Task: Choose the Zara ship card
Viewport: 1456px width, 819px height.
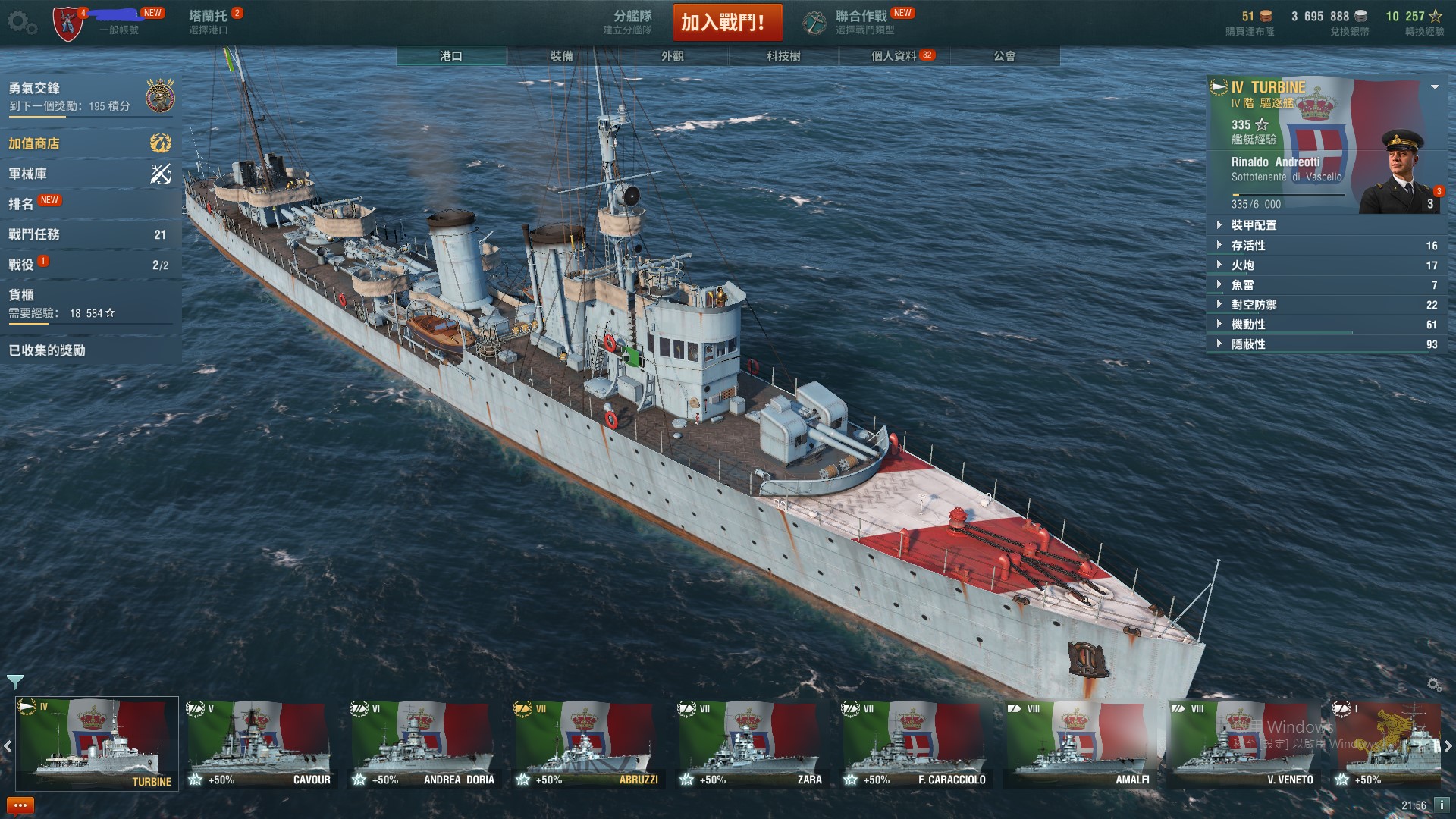Action: point(752,744)
